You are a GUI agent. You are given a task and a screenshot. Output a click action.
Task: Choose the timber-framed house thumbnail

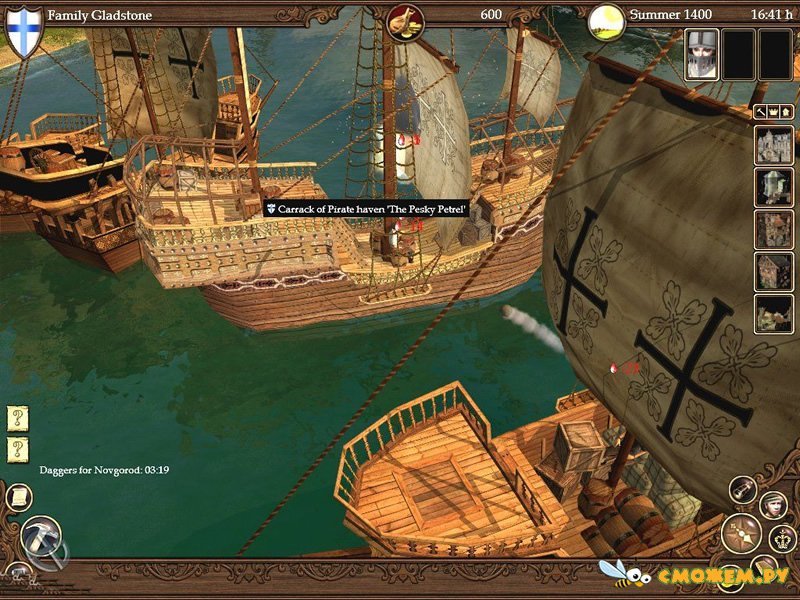(x=773, y=271)
